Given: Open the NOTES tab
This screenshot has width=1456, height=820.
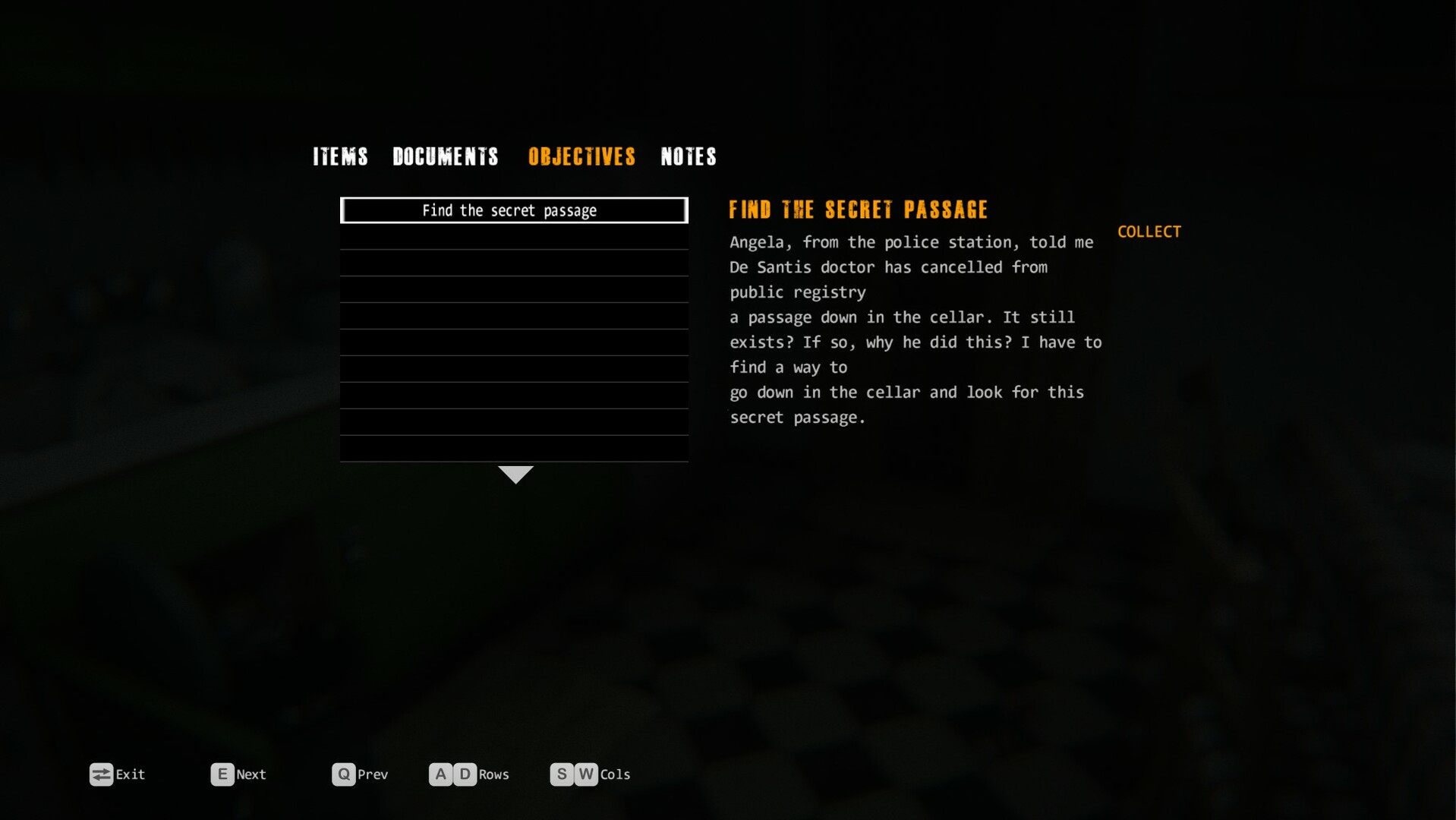Looking at the screenshot, I should coord(688,157).
